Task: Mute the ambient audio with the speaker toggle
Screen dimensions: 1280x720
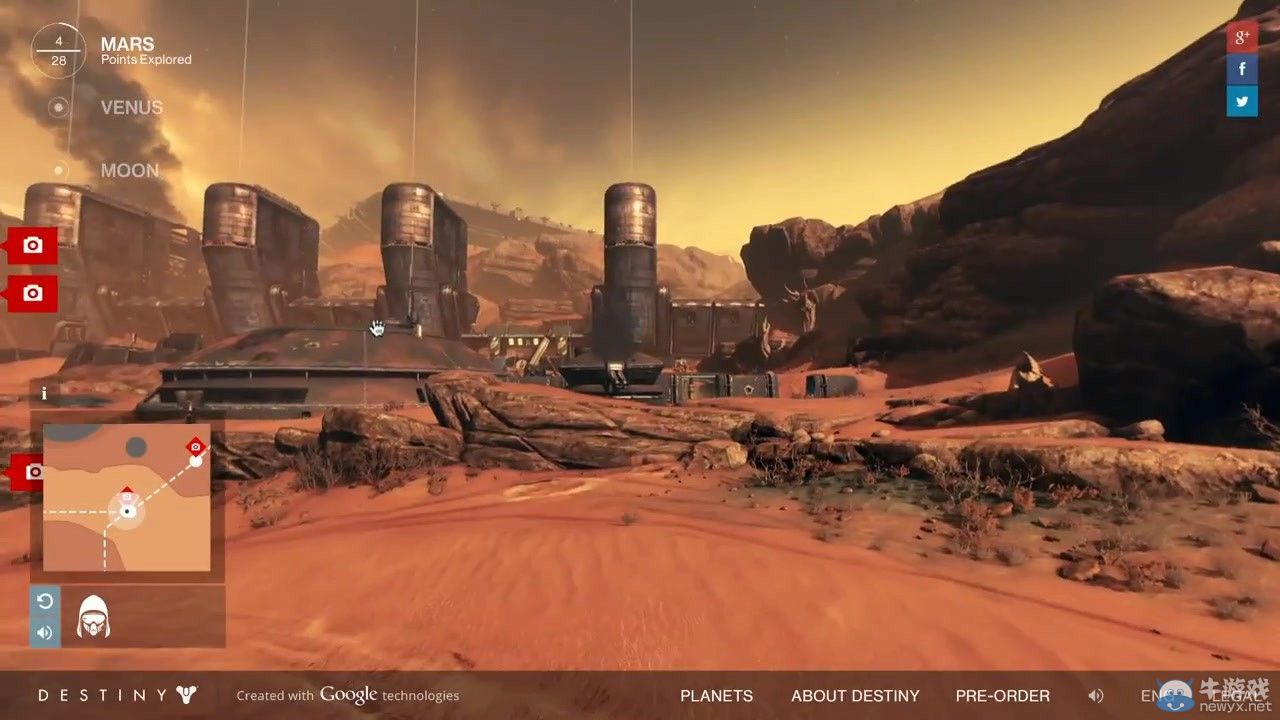Action: [44, 632]
